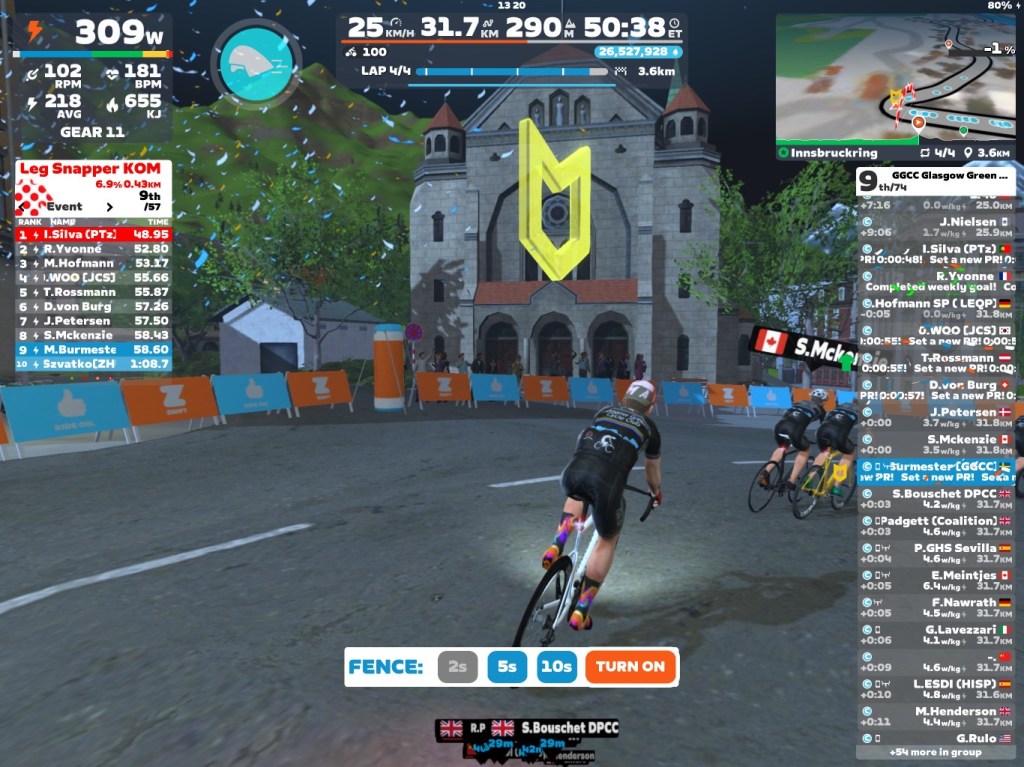The image size is (1024, 767).
Task: Show the +54 more in group riders
Action: point(935,752)
